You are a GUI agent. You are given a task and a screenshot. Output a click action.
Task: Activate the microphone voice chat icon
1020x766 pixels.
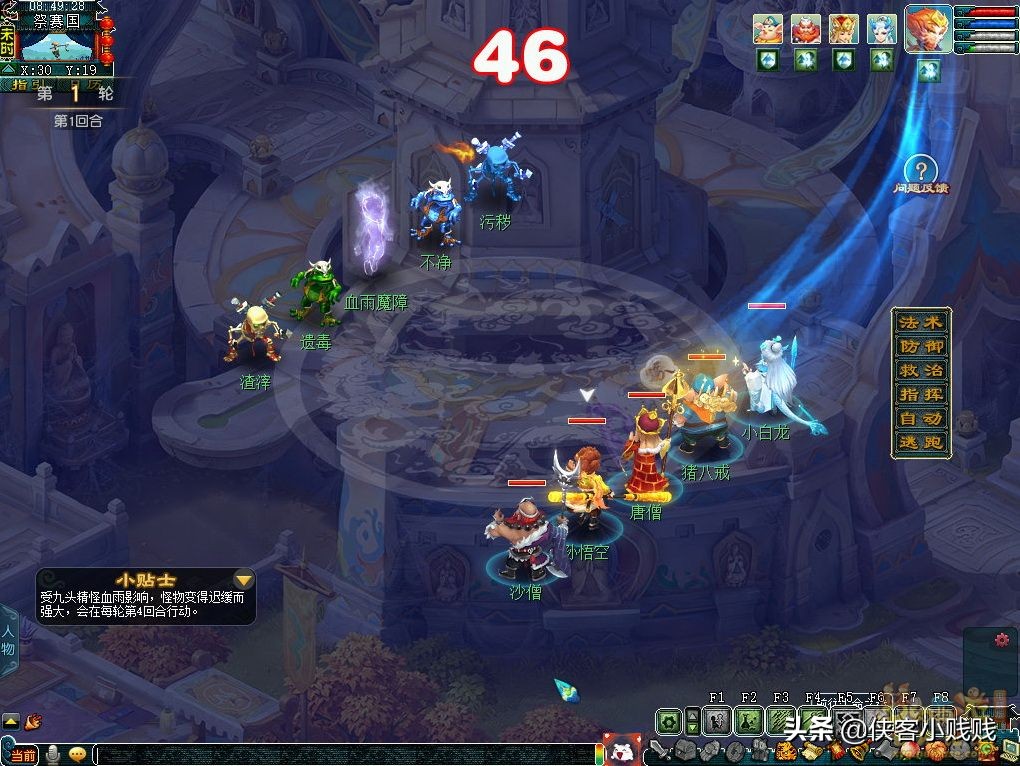[x=51, y=755]
